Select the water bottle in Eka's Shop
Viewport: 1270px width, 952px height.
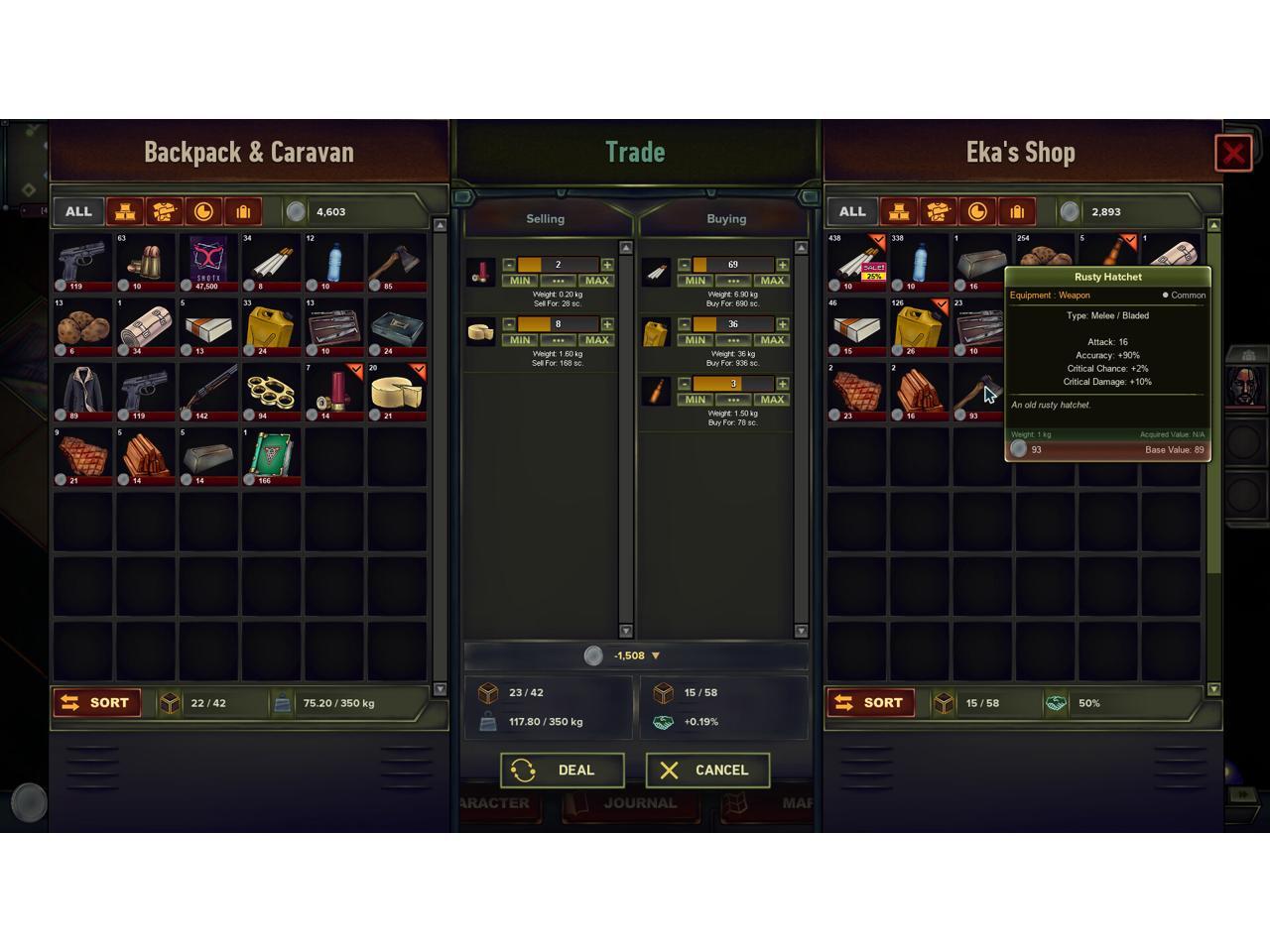coord(919,262)
